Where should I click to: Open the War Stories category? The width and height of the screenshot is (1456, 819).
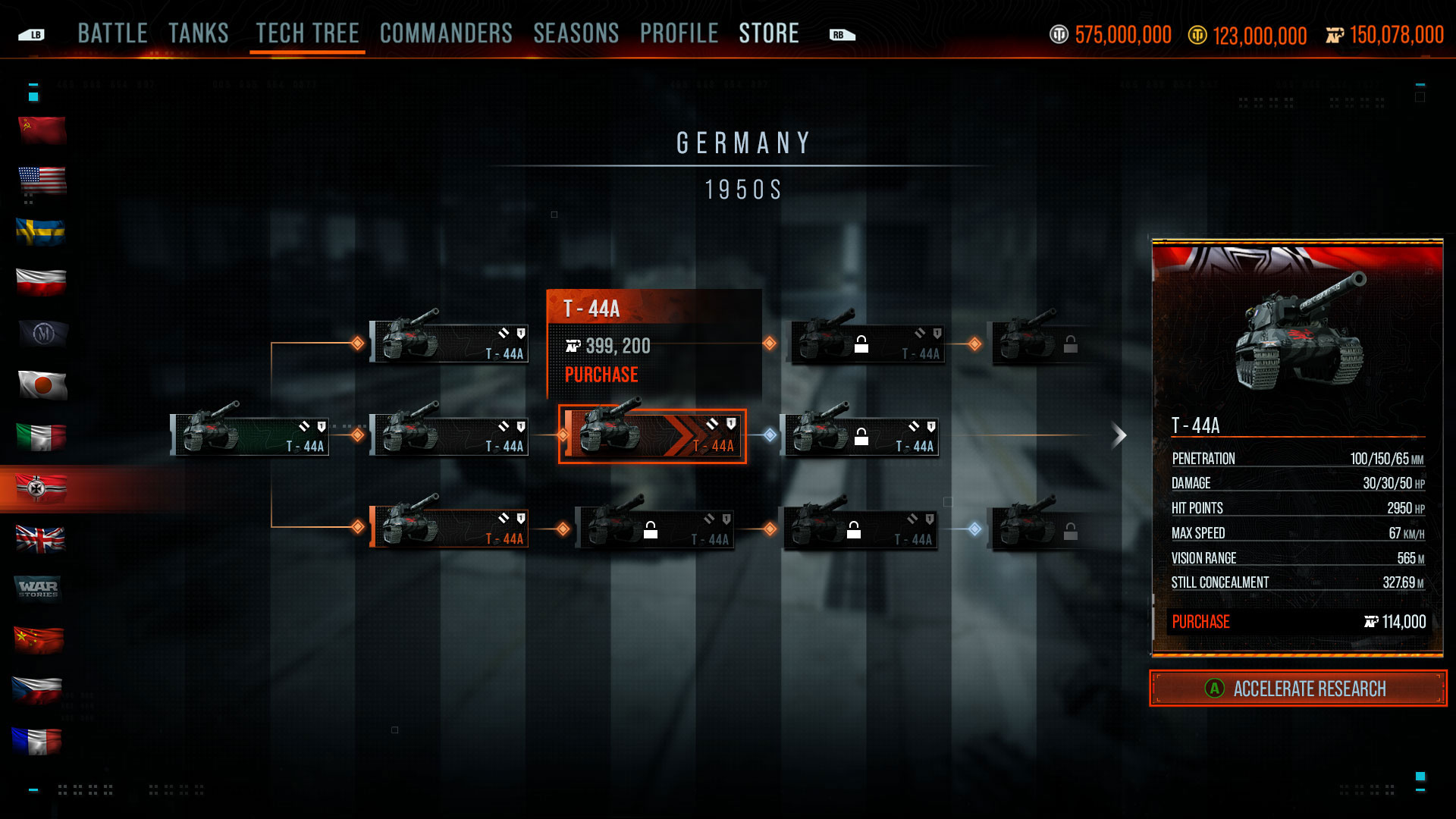click(38, 588)
